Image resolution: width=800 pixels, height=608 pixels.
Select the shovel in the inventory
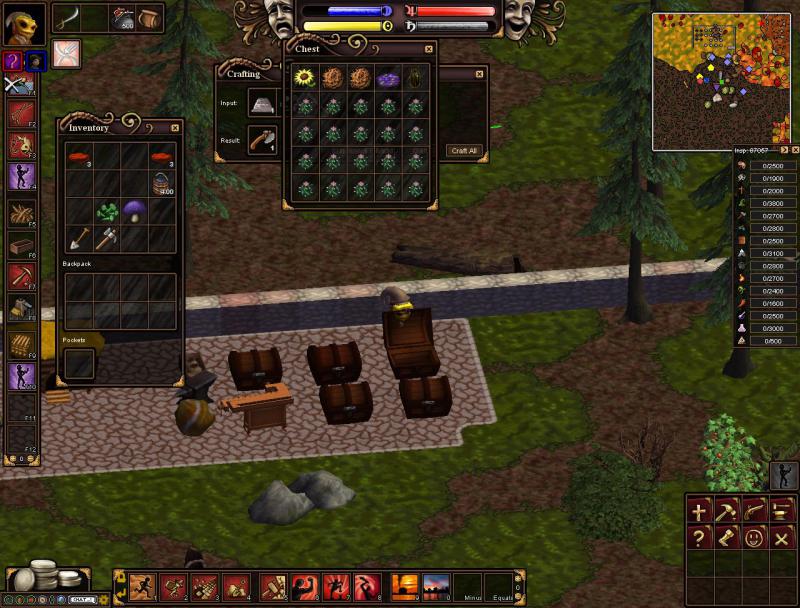coord(79,238)
